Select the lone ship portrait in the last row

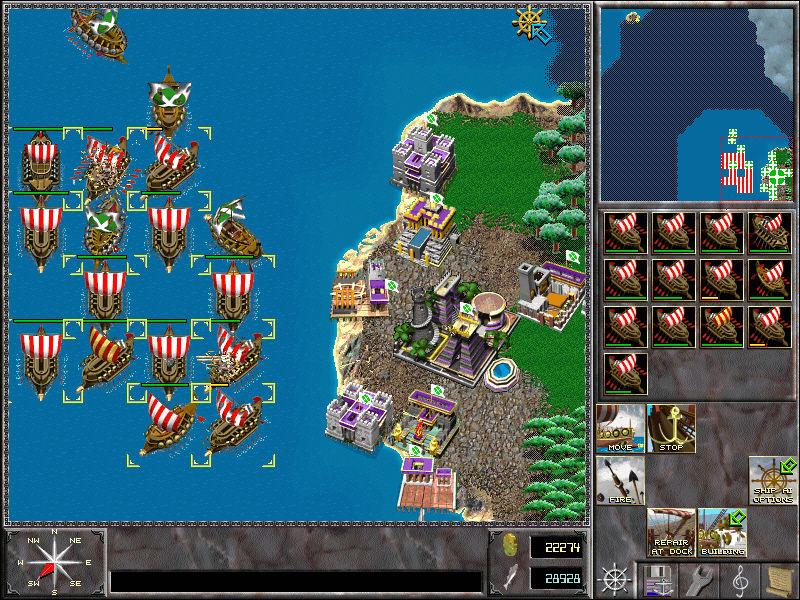[x=625, y=373]
